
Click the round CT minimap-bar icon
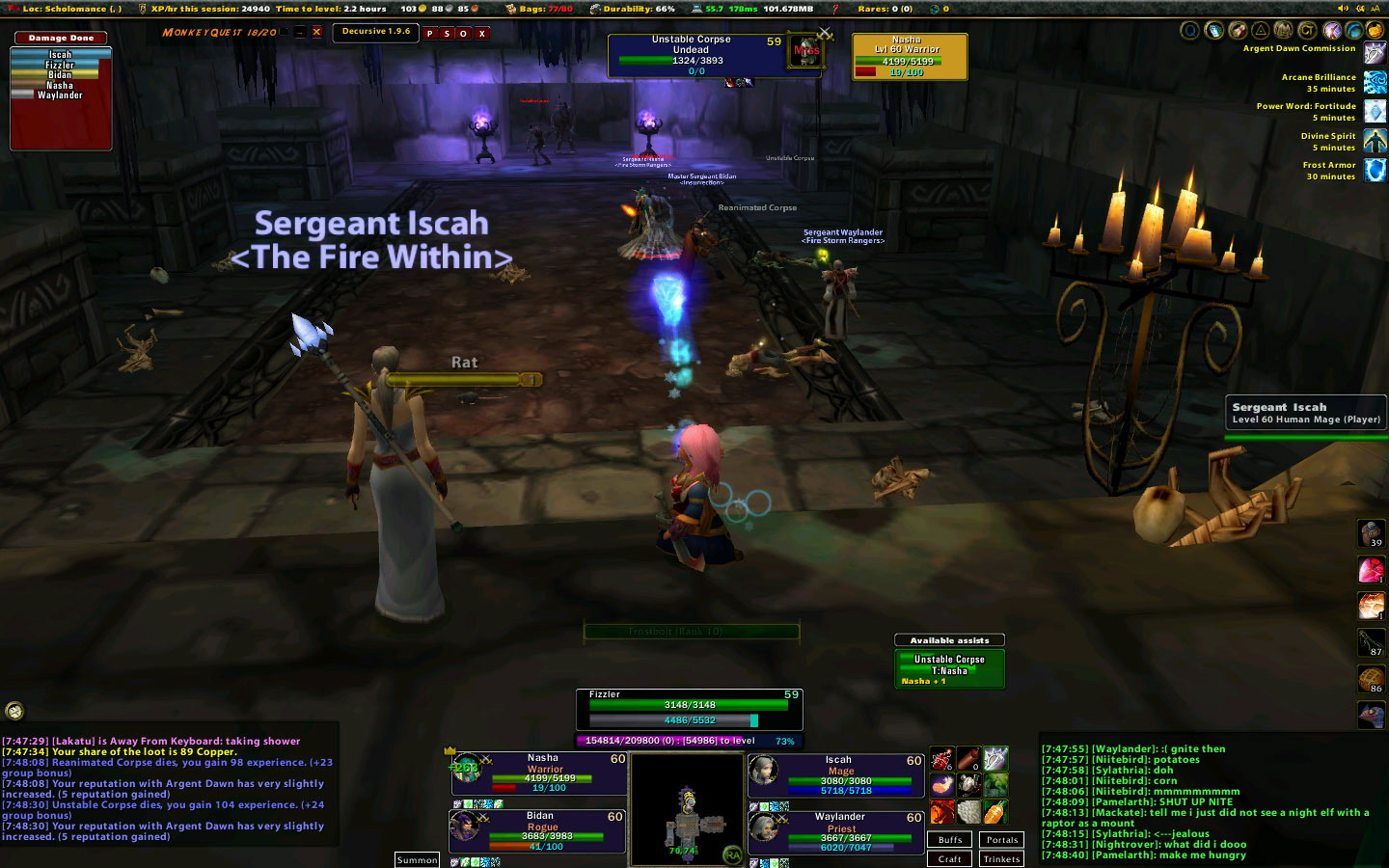[14, 711]
